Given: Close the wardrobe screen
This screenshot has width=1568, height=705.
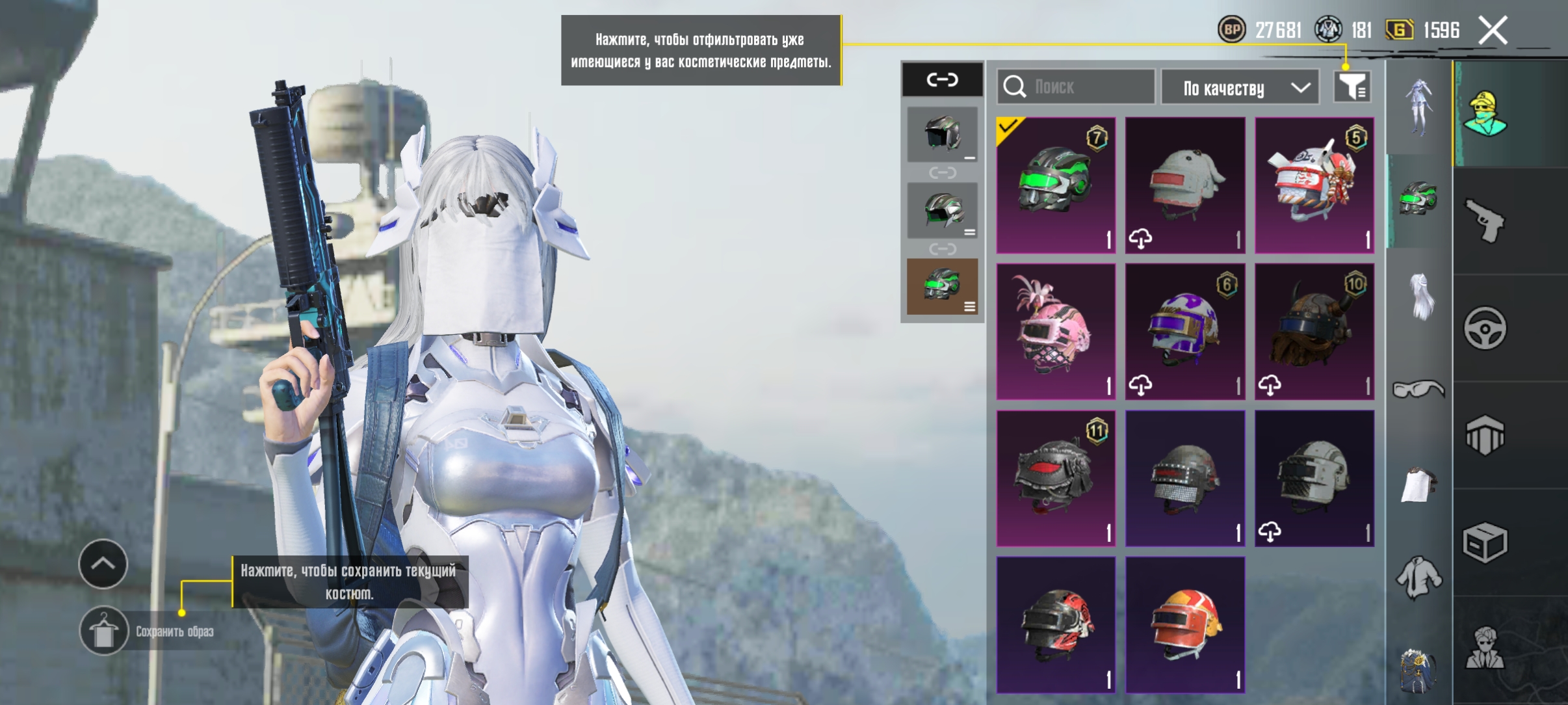Looking at the screenshot, I should 1493,31.
